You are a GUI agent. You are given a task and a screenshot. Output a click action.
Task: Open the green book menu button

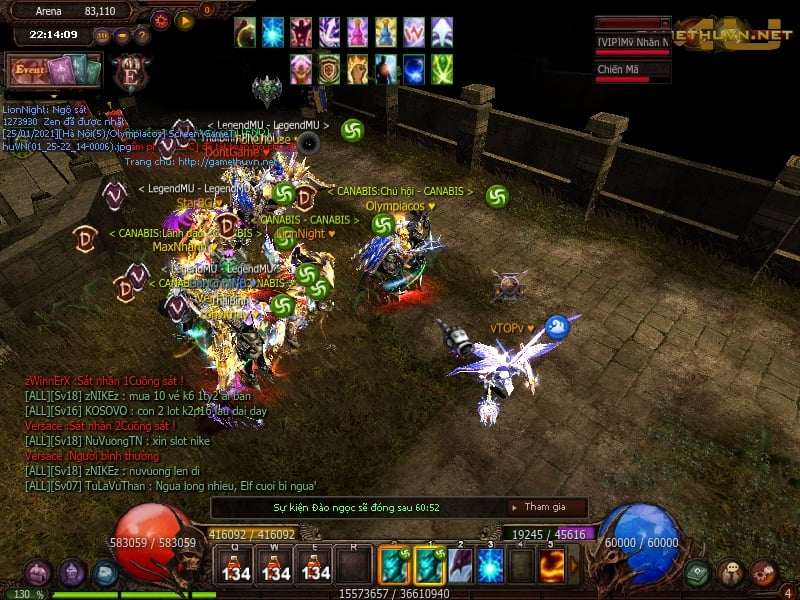pyautogui.click(x=697, y=573)
